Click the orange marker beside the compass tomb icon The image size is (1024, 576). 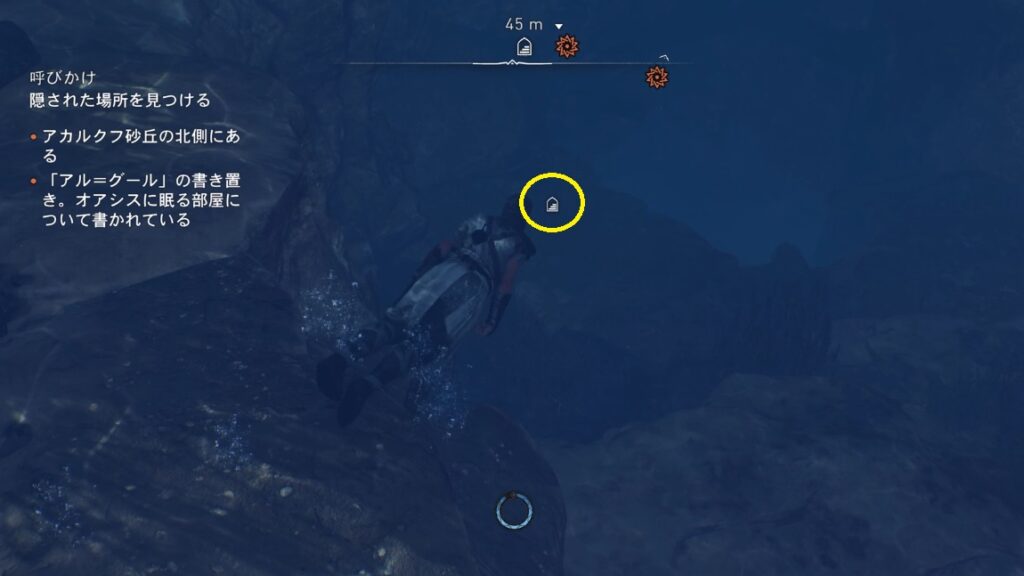(x=567, y=45)
